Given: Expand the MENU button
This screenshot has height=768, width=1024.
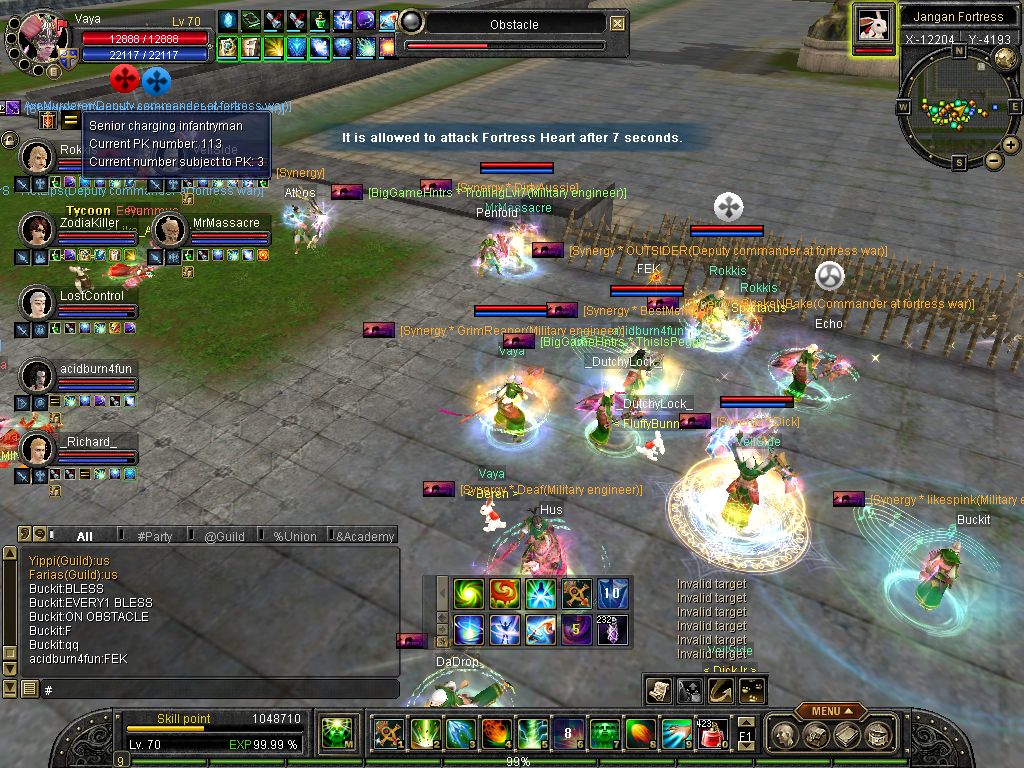Looking at the screenshot, I should click(830, 711).
